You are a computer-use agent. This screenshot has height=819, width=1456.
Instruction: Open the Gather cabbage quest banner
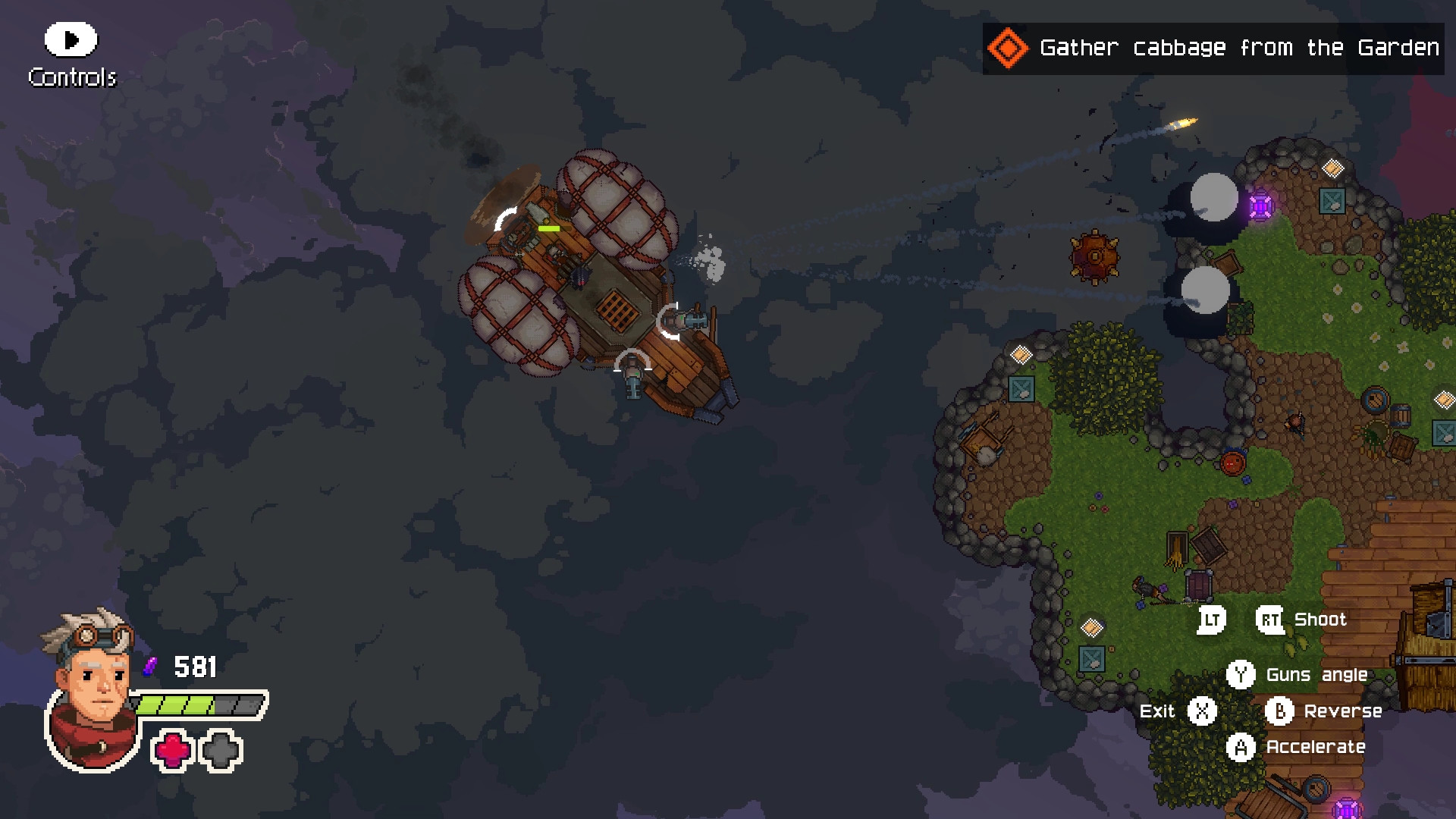coord(1213,48)
